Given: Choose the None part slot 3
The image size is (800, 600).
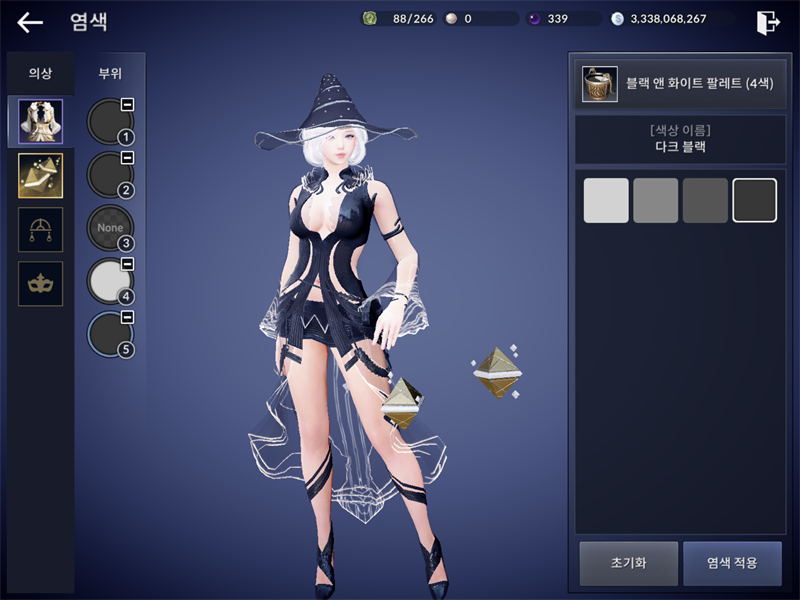Looking at the screenshot, I should click(x=111, y=228).
